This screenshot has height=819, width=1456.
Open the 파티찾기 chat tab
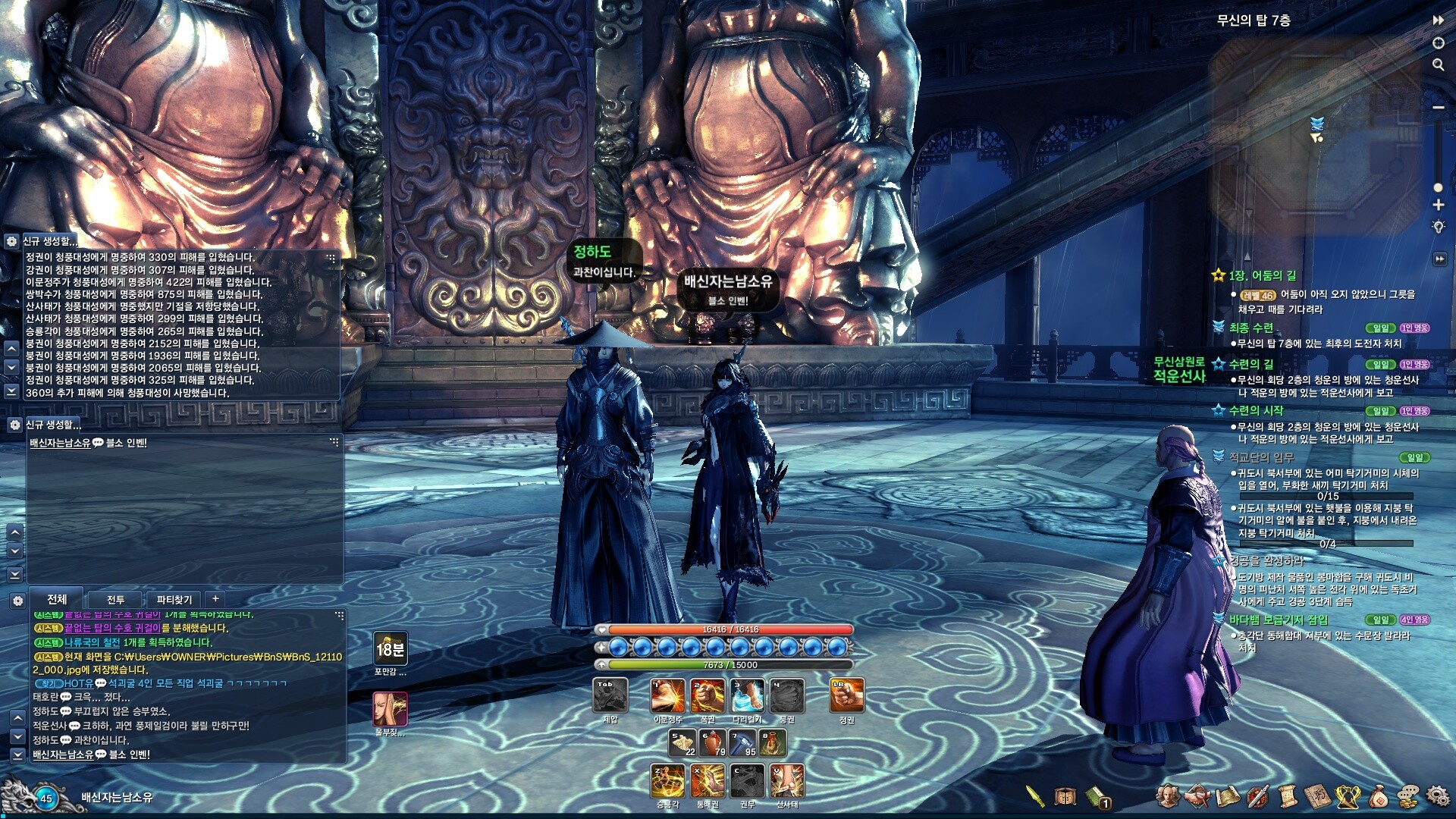pyautogui.click(x=174, y=600)
